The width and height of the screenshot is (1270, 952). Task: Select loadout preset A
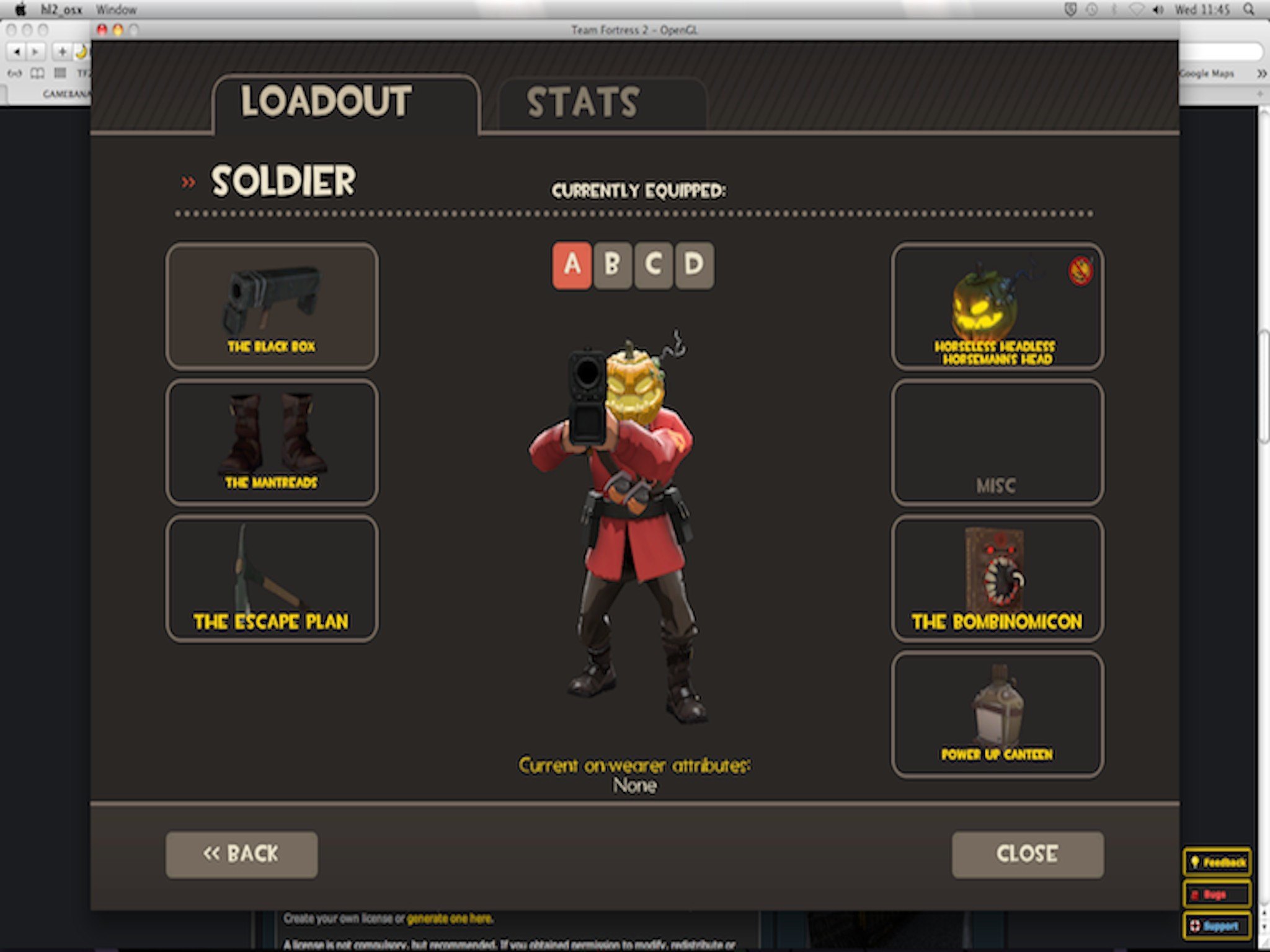[x=572, y=265]
